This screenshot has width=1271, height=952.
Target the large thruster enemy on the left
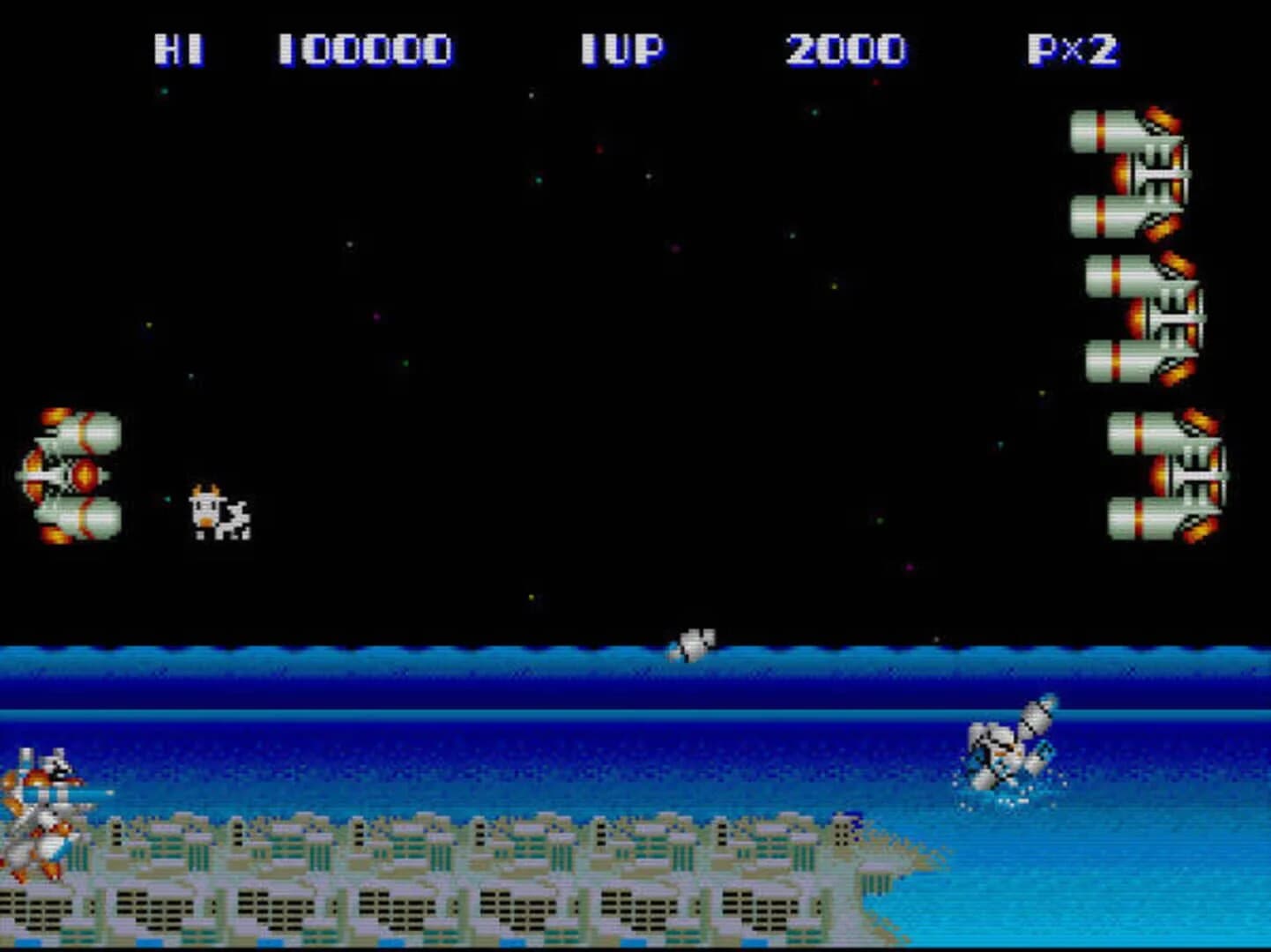(71, 476)
